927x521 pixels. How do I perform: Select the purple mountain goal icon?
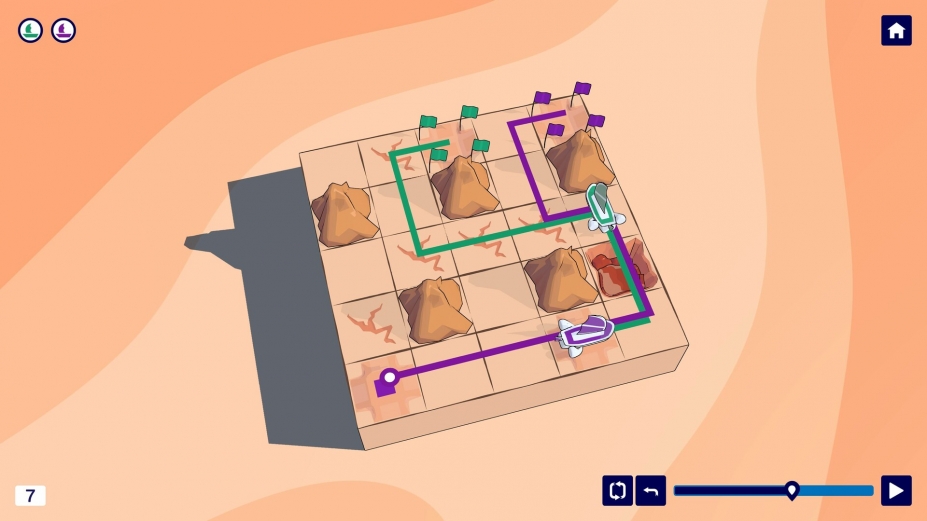click(x=64, y=31)
